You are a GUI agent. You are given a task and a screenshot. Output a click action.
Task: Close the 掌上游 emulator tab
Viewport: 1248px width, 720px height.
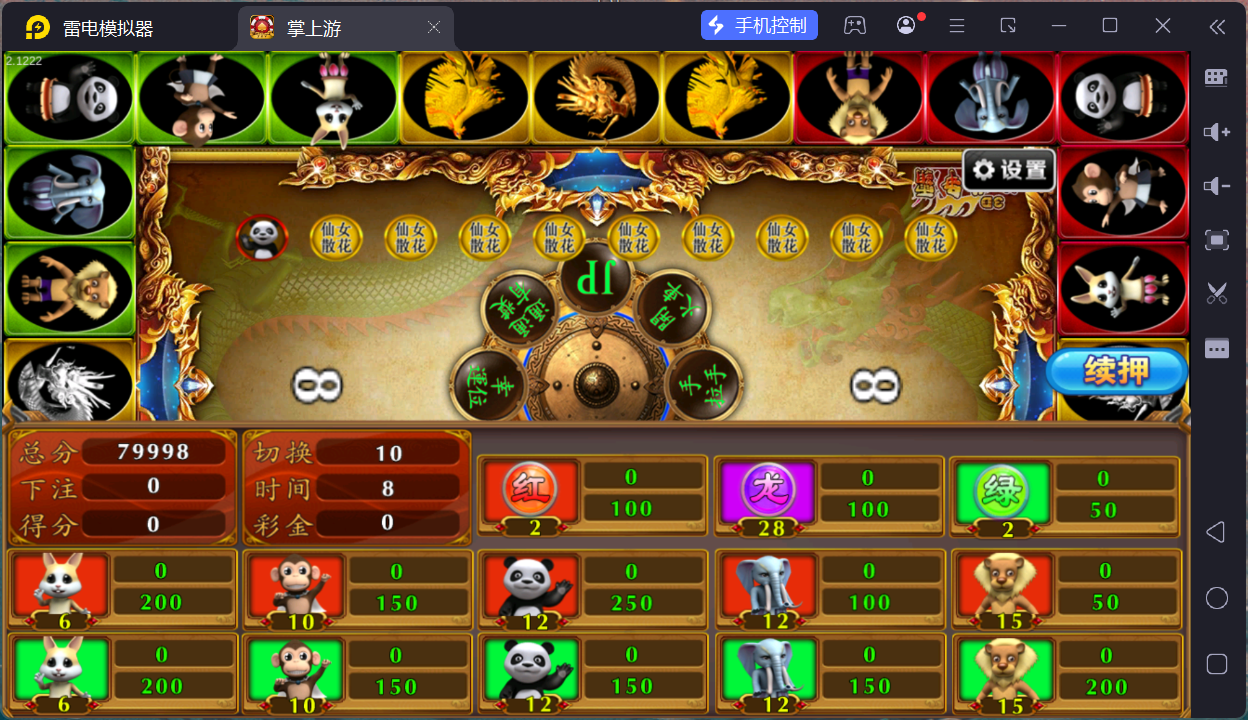tap(434, 28)
